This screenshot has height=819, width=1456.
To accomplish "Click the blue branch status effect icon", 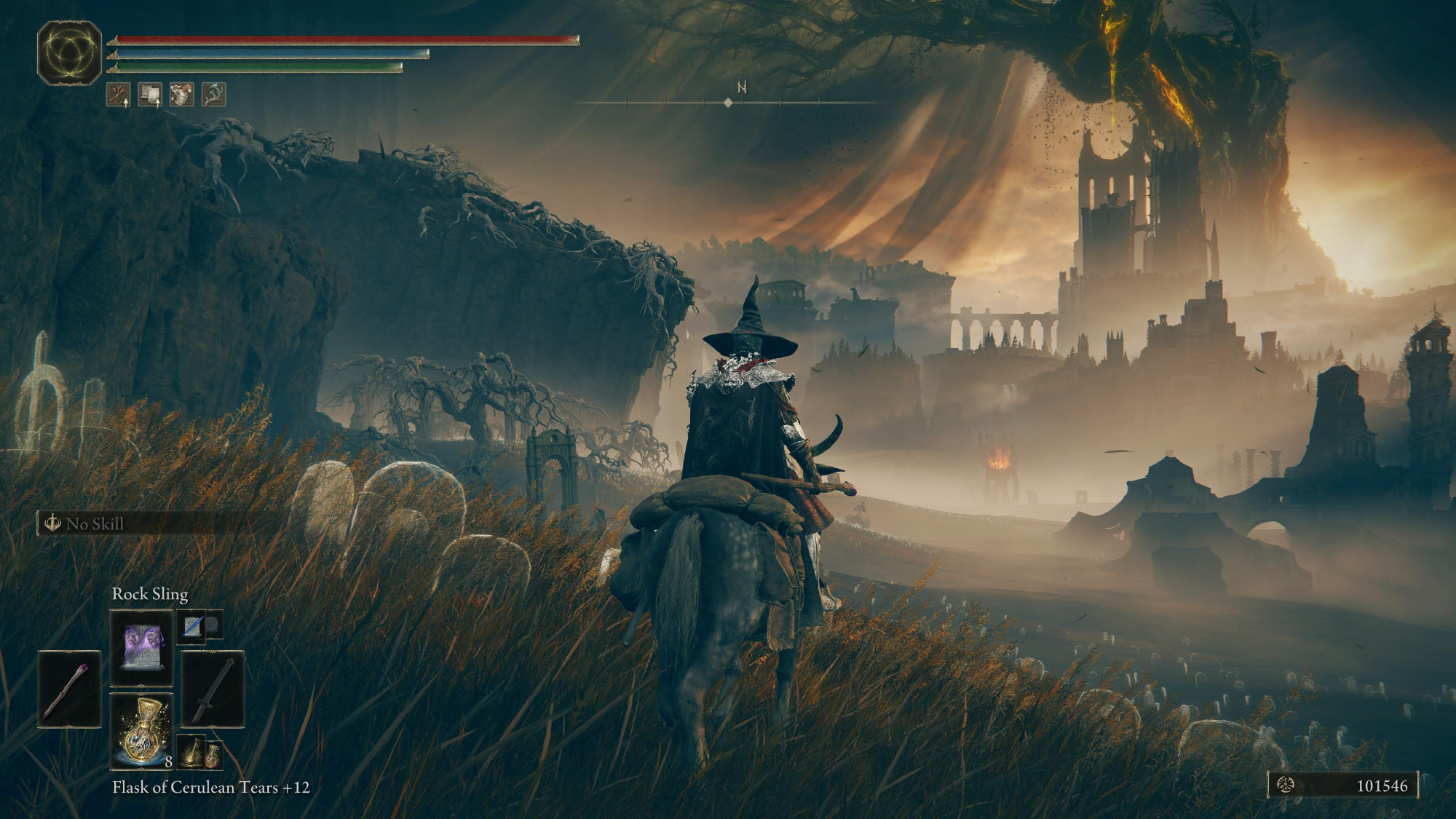I will click(x=214, y=94).
